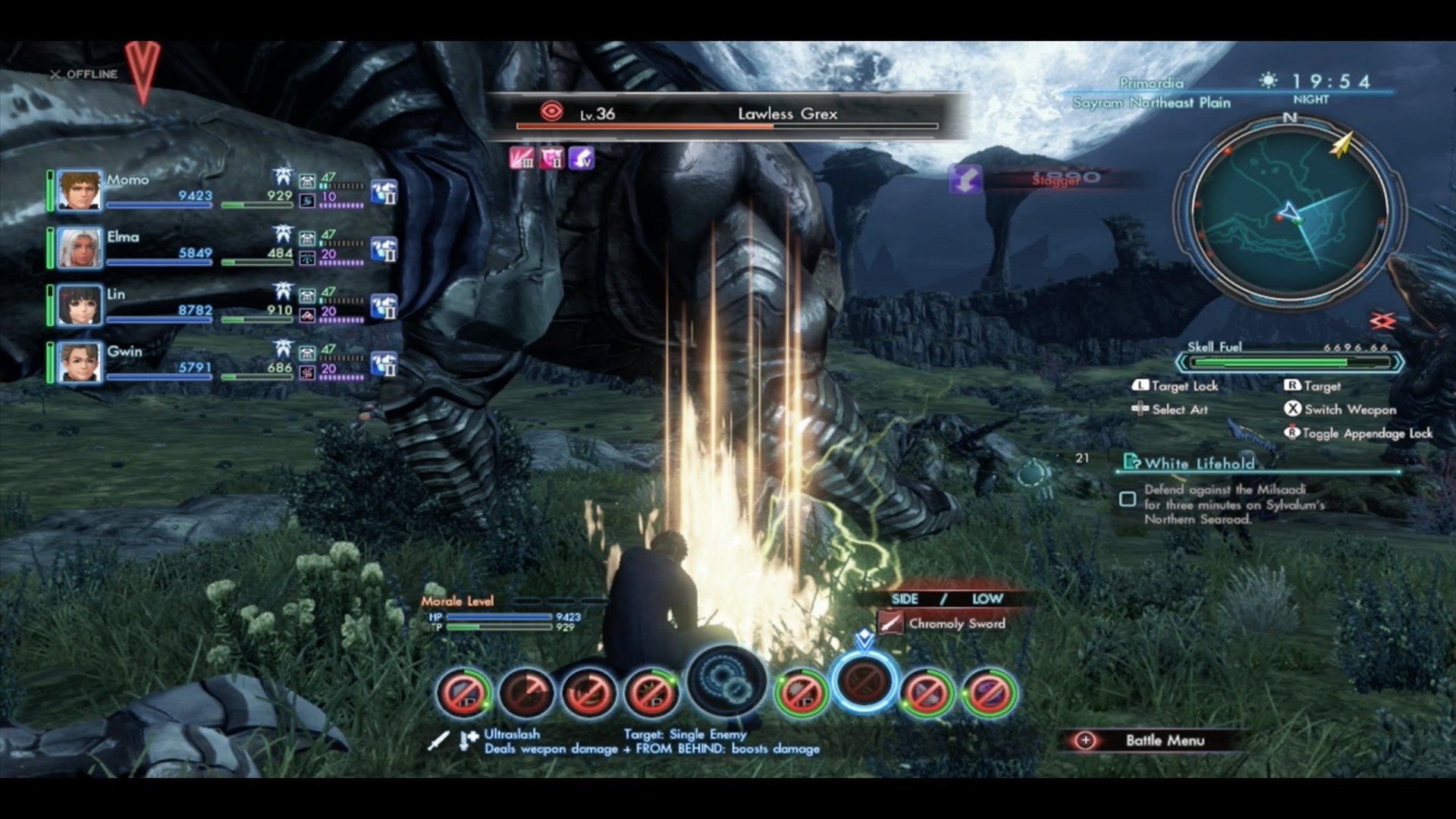The width and height of the screenshot is (1456, 819).
Task: Inspect the pink level III debuff icon
Action: click(x=522, y=158)
